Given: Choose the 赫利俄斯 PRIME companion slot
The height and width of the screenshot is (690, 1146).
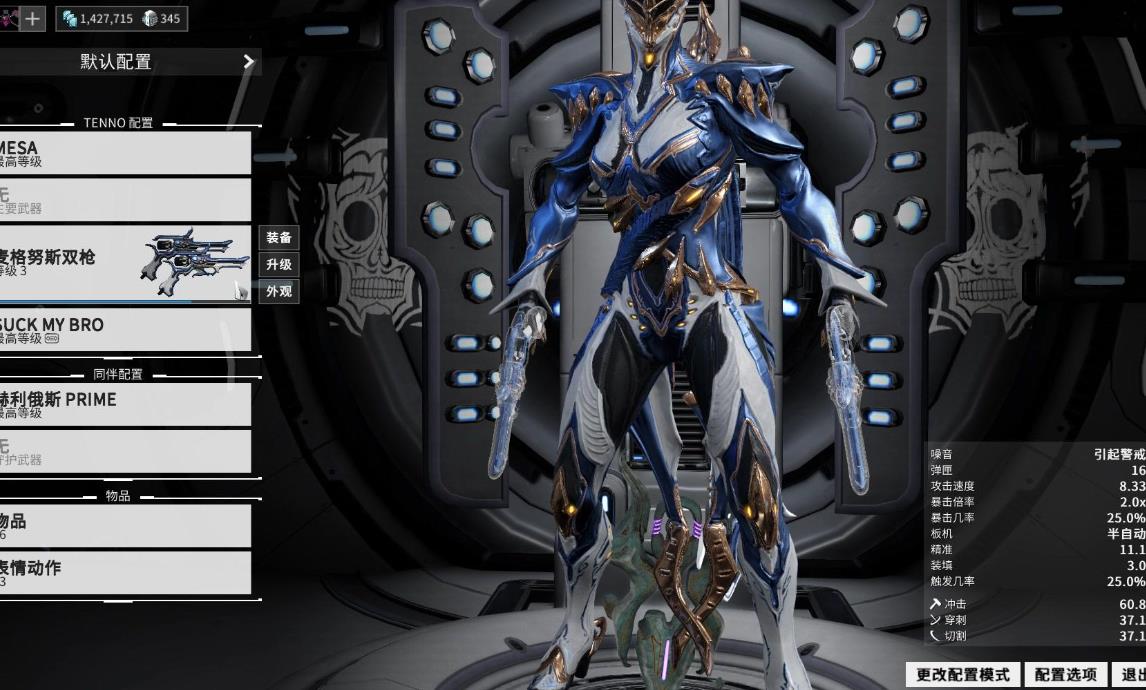Looking at the screenshot, I should click(125, 404).
